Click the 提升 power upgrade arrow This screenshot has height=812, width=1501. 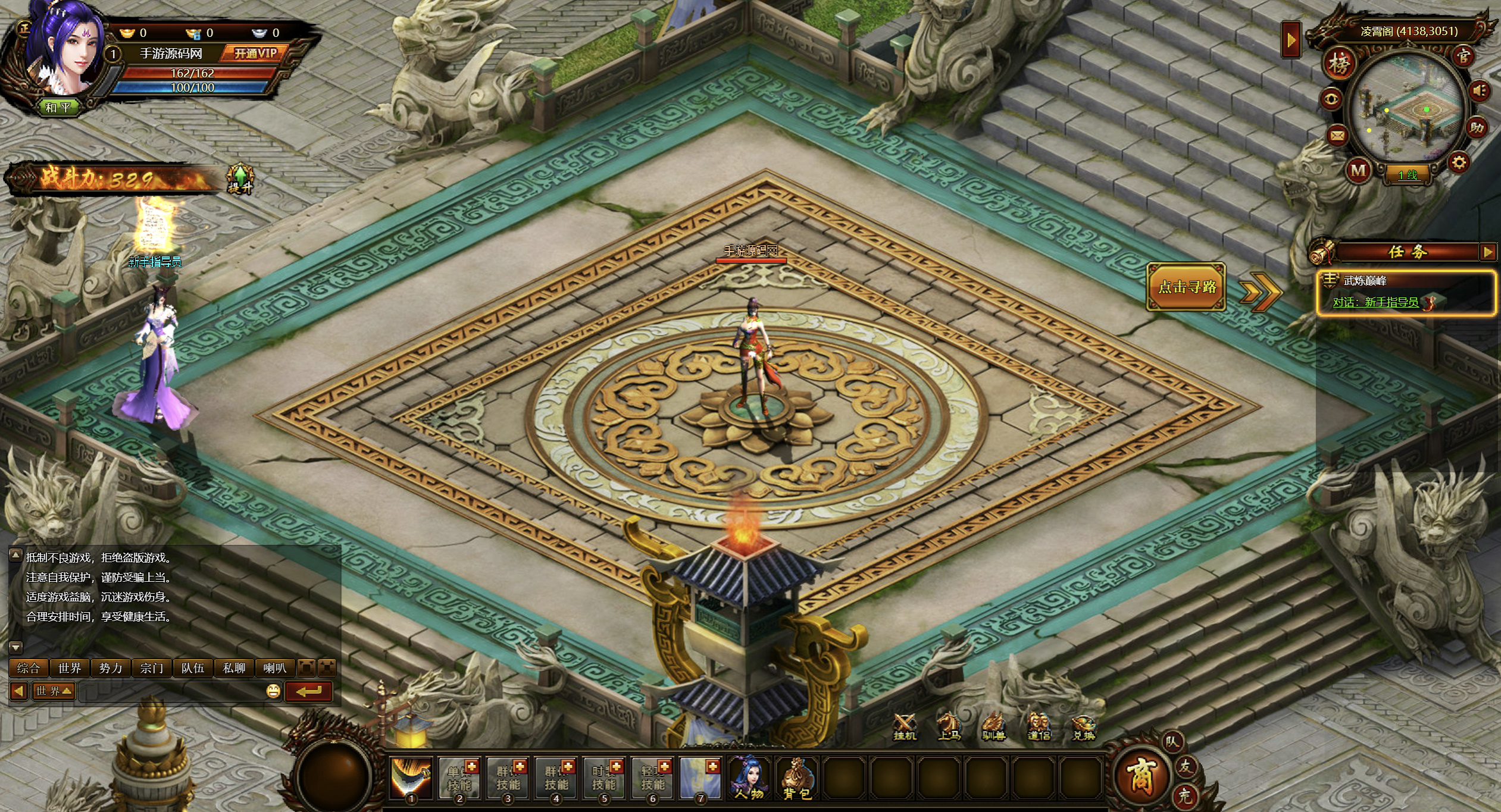click(x=240, y=178)
